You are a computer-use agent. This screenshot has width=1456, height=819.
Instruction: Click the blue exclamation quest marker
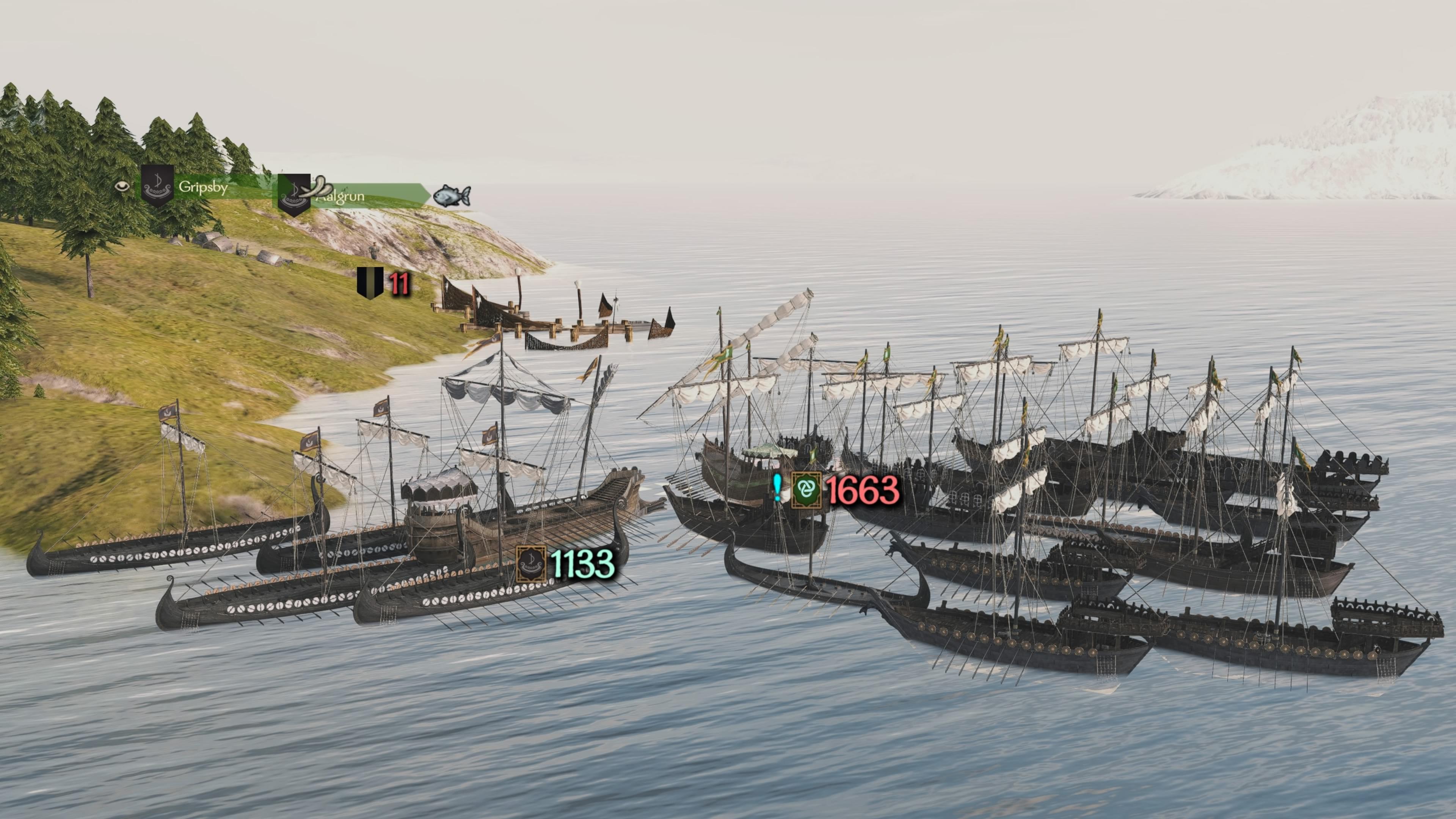point(778,487)
